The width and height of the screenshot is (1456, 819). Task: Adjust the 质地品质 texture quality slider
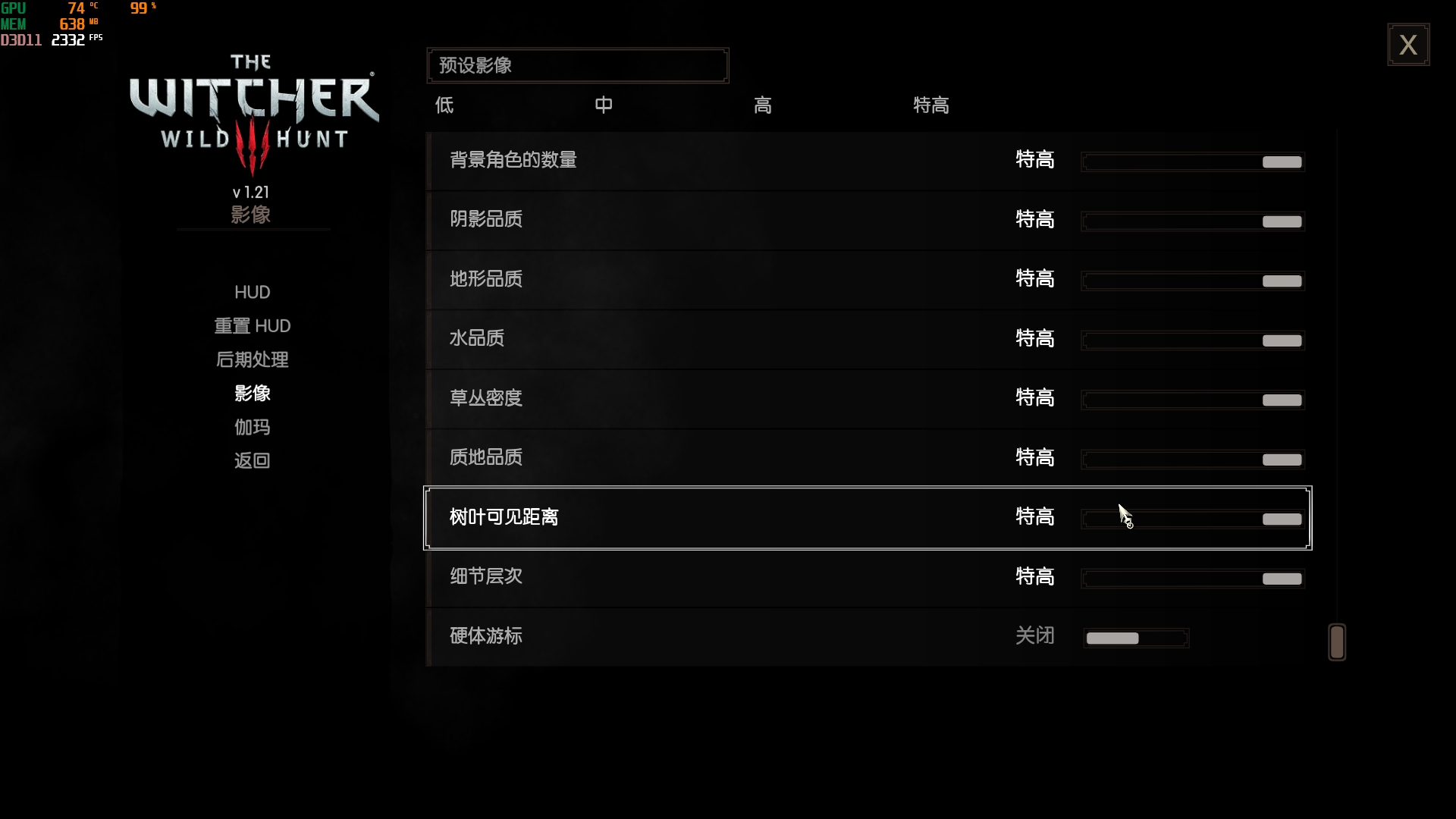(x=1192, y=460)
